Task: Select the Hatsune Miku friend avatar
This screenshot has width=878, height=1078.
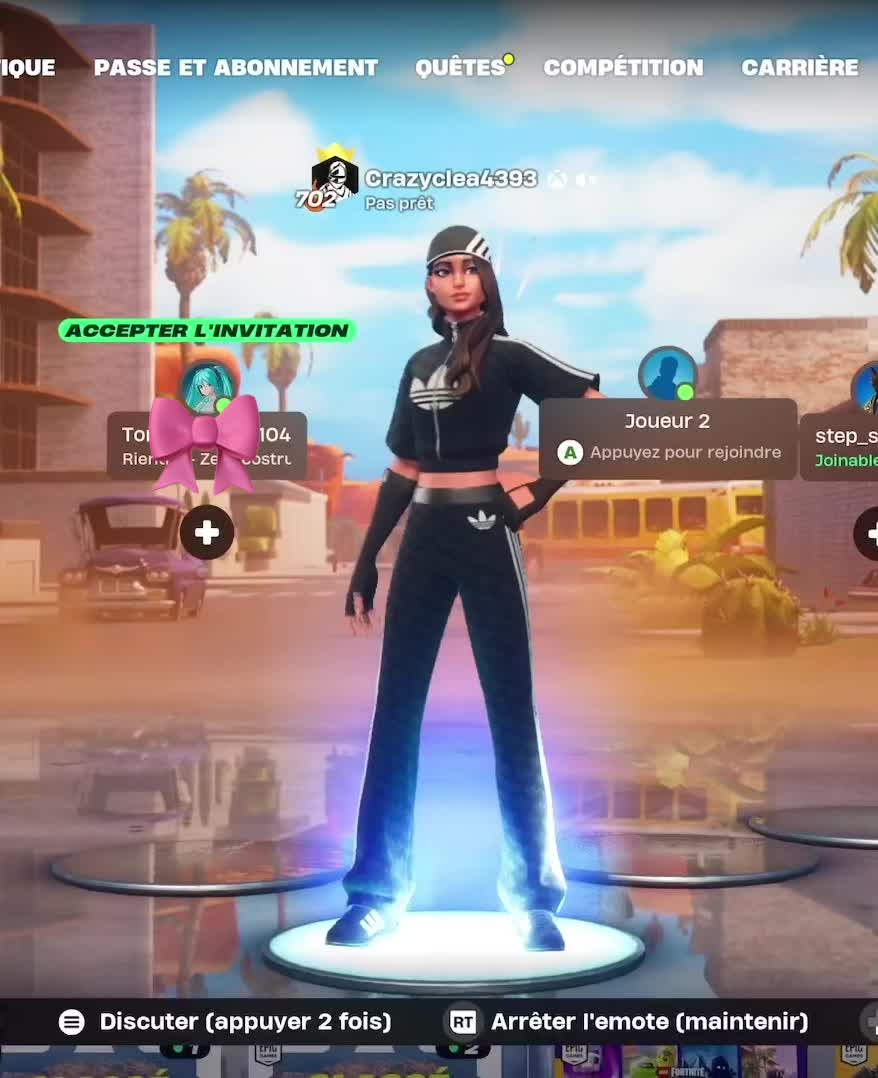Action: coord(207,387)
